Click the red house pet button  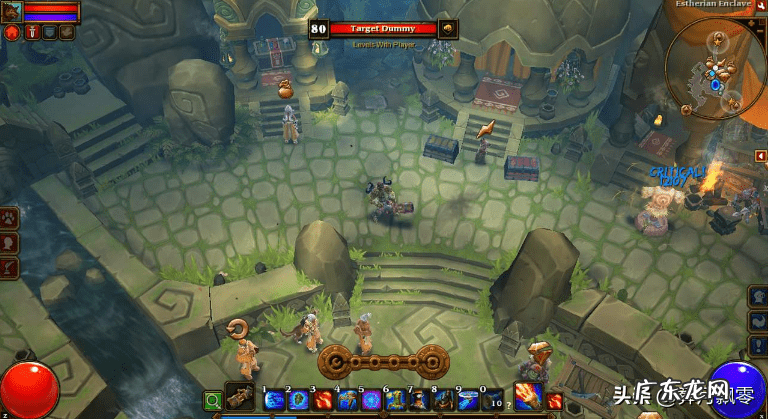(12, 32)
